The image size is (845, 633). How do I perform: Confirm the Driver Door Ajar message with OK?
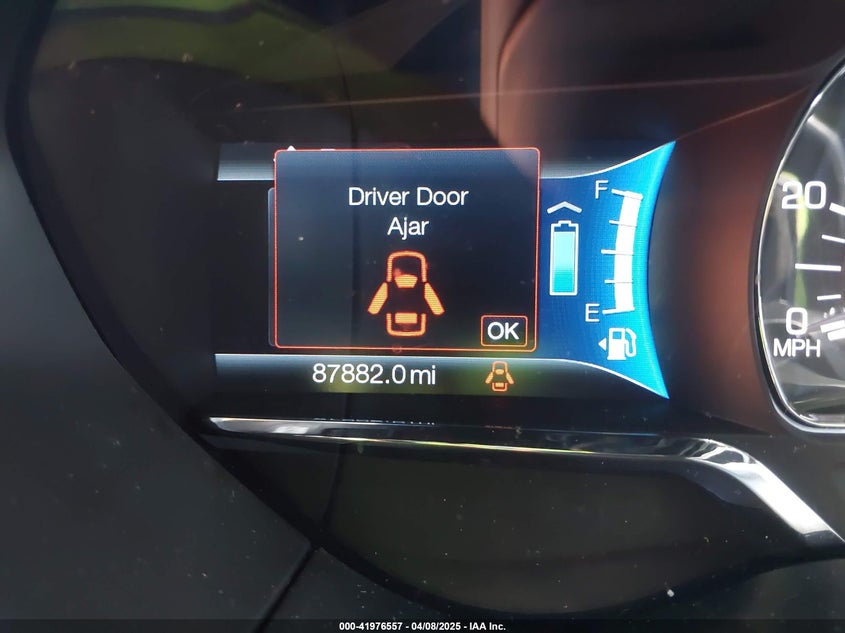click(x=503, y=330)
